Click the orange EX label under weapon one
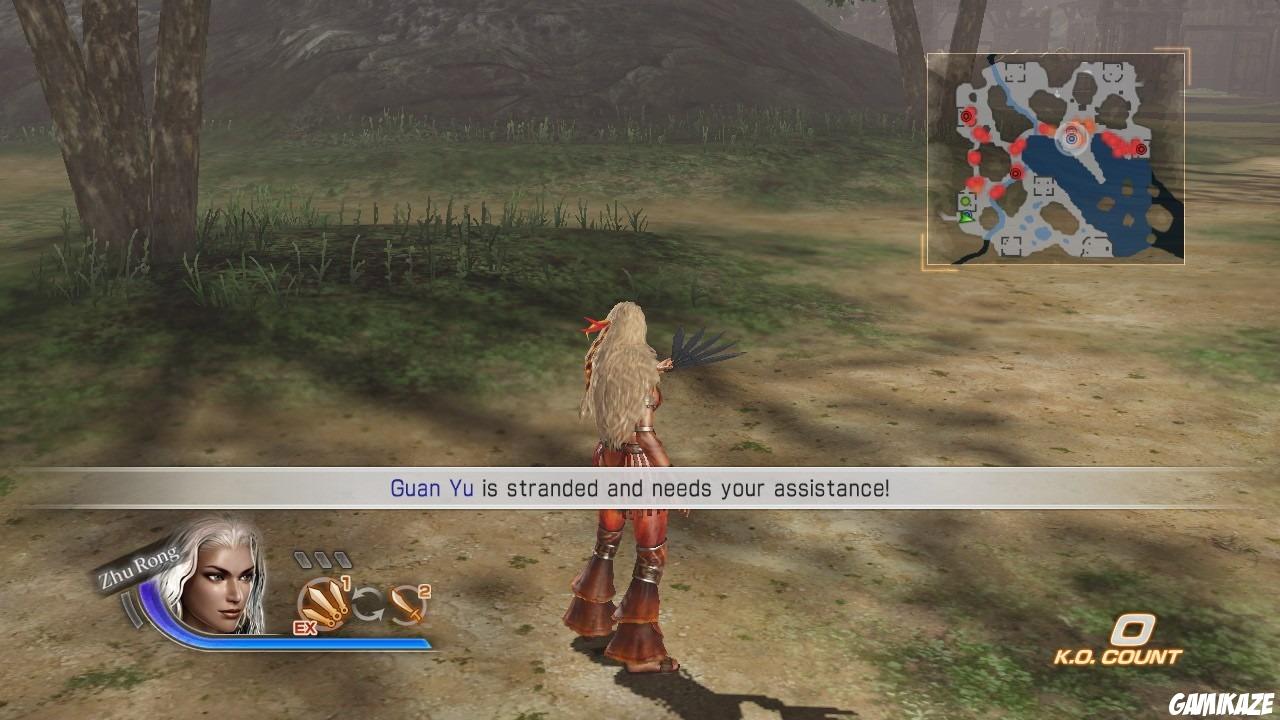Screen dimensions: 1280x720 (304, 628)
